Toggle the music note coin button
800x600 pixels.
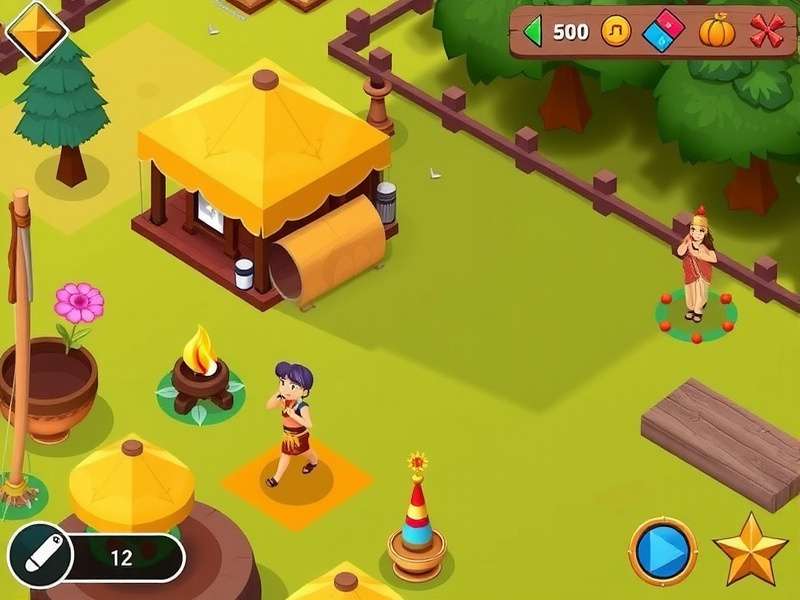coord(616,31)
